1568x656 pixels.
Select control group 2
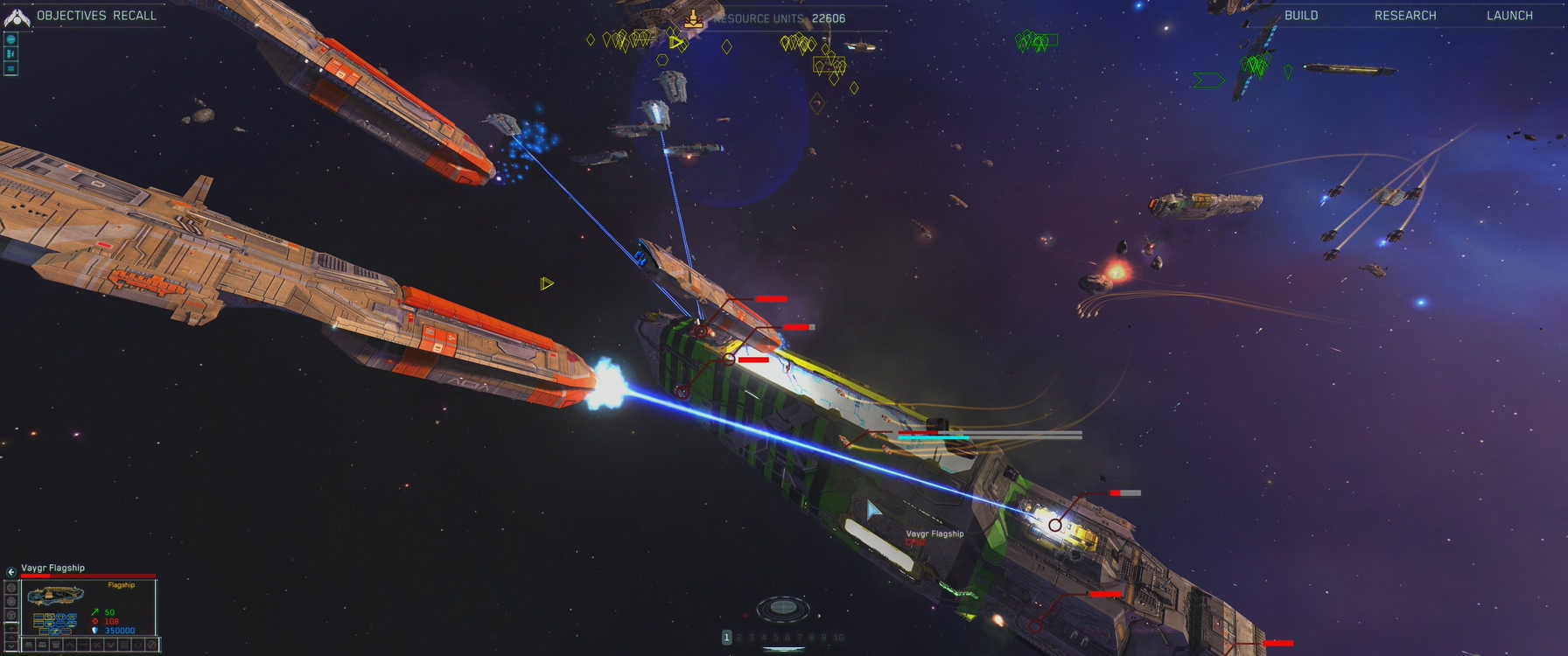[x=739, y=638]
